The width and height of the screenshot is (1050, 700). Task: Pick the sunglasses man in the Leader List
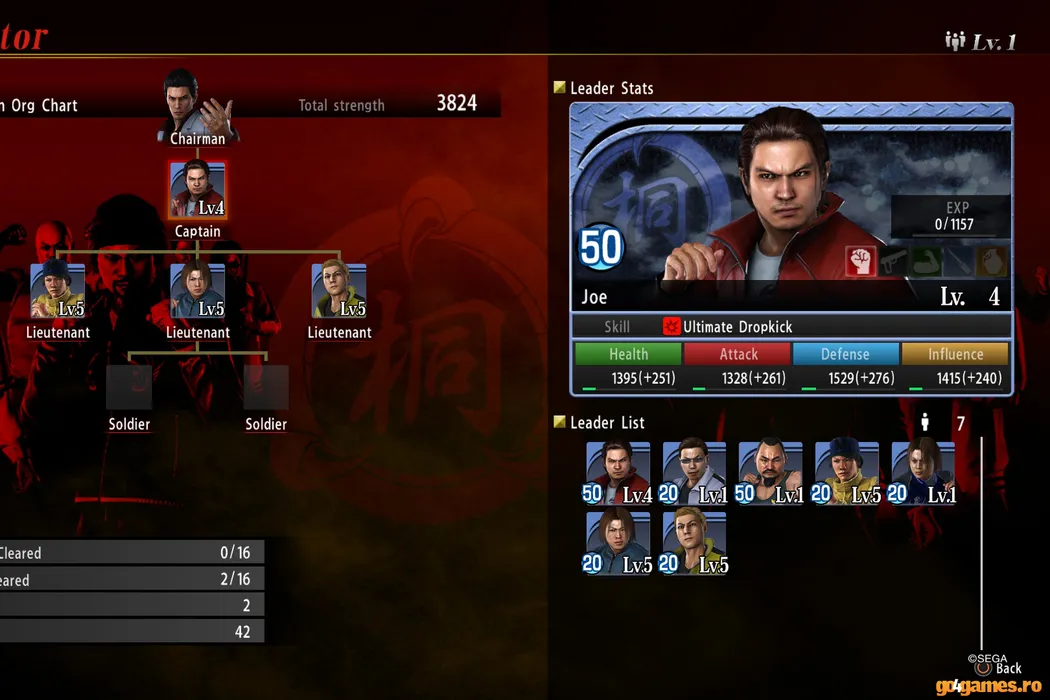tap(694, 472)
